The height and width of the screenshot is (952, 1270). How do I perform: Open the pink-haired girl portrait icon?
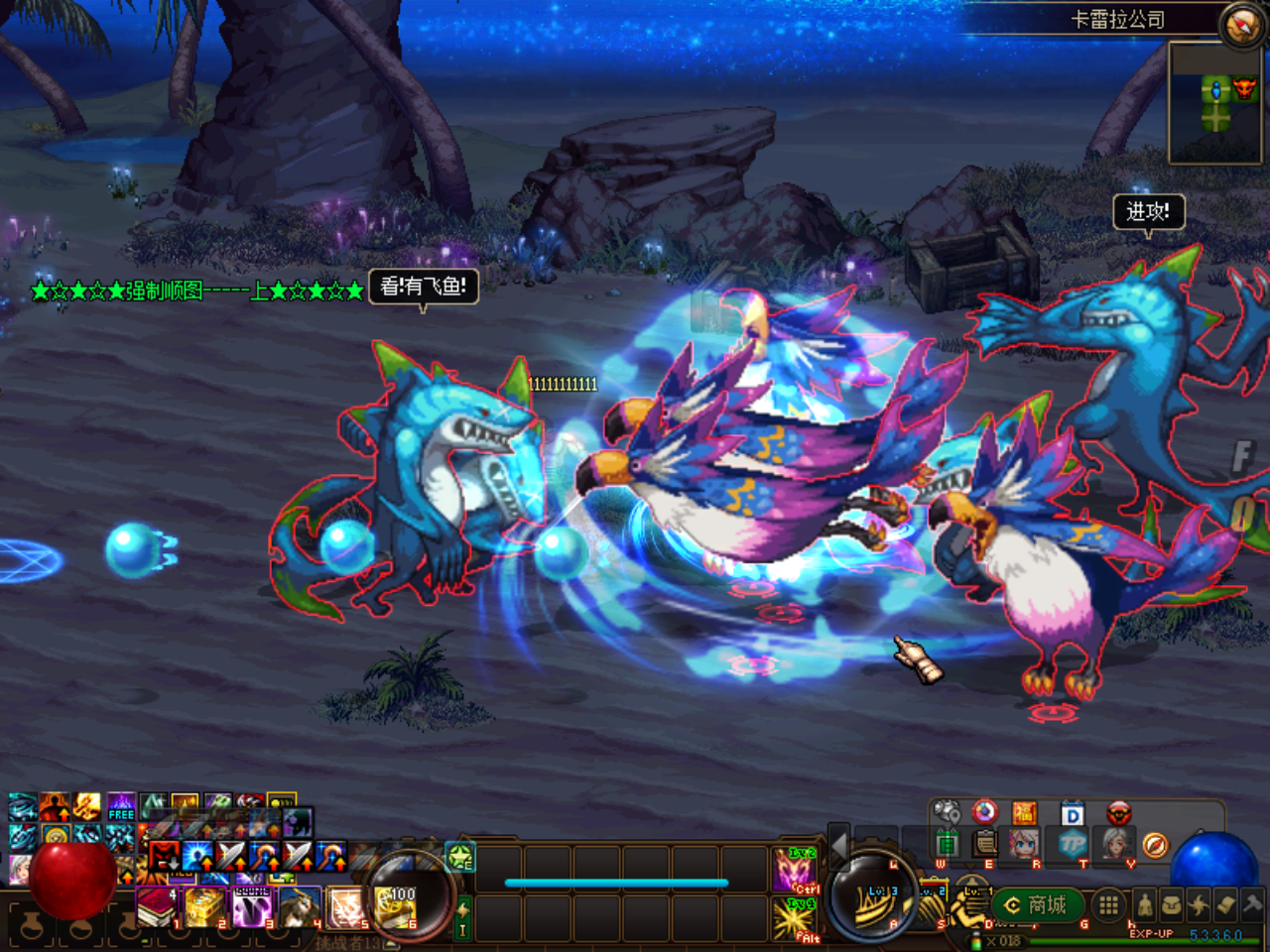pos(1024,844)
